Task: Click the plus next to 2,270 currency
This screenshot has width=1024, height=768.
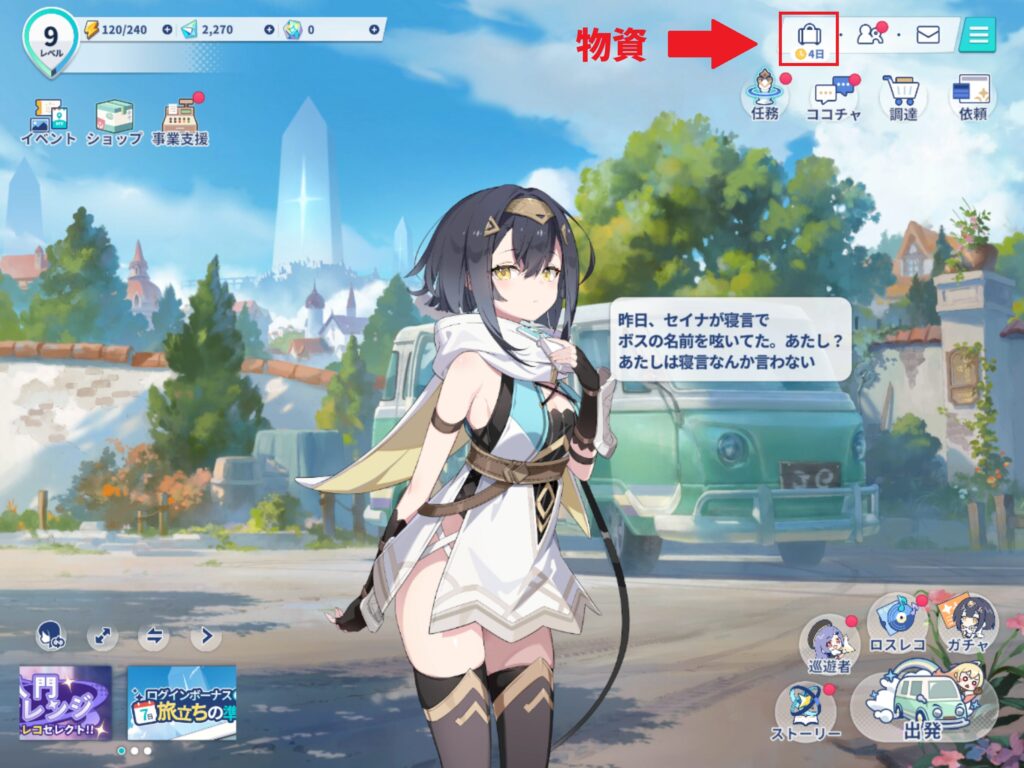Action: click(x=269, y=30)
